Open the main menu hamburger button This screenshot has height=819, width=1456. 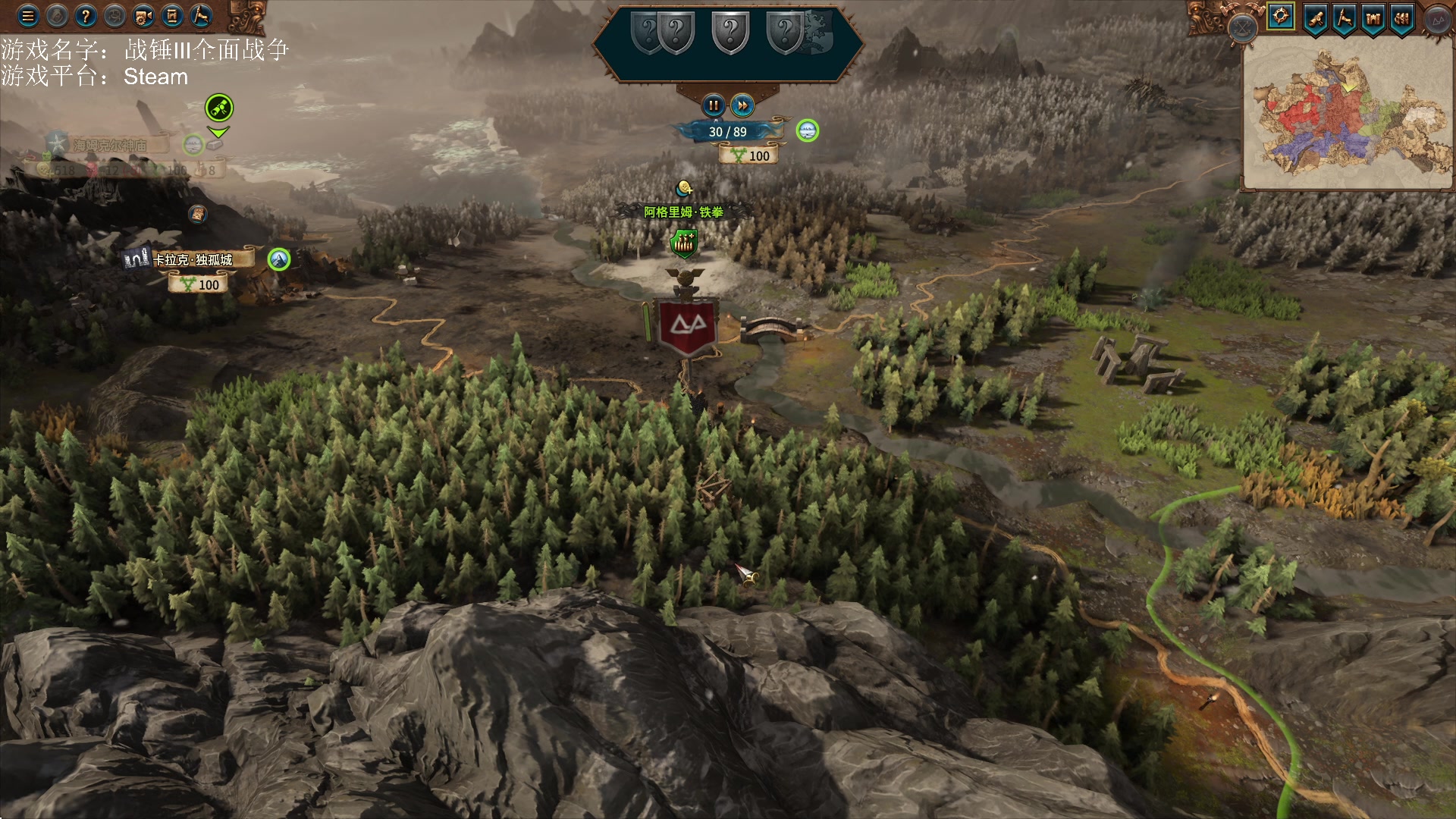[x=28, y=16]
